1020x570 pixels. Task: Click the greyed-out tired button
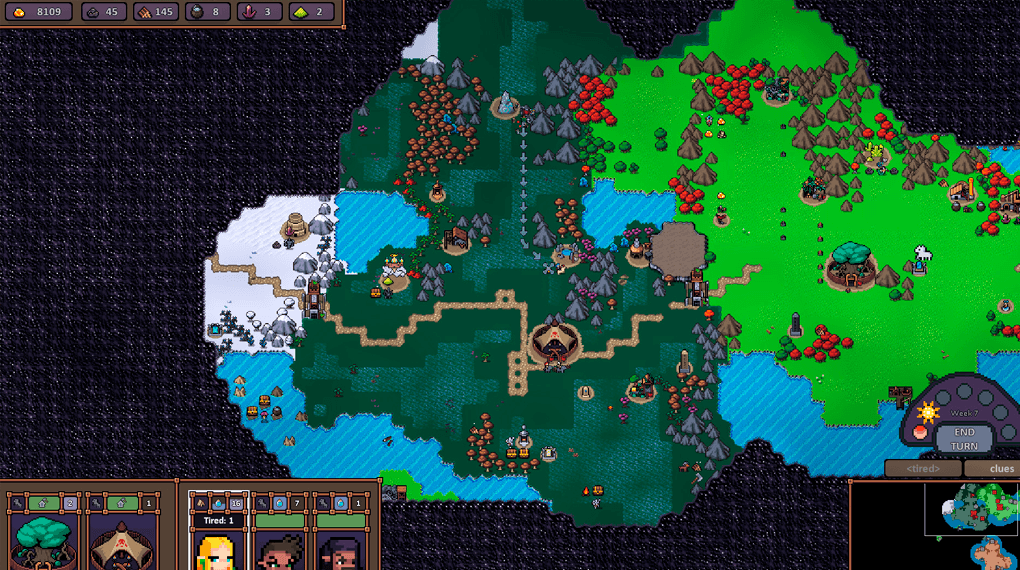[922, 468]
